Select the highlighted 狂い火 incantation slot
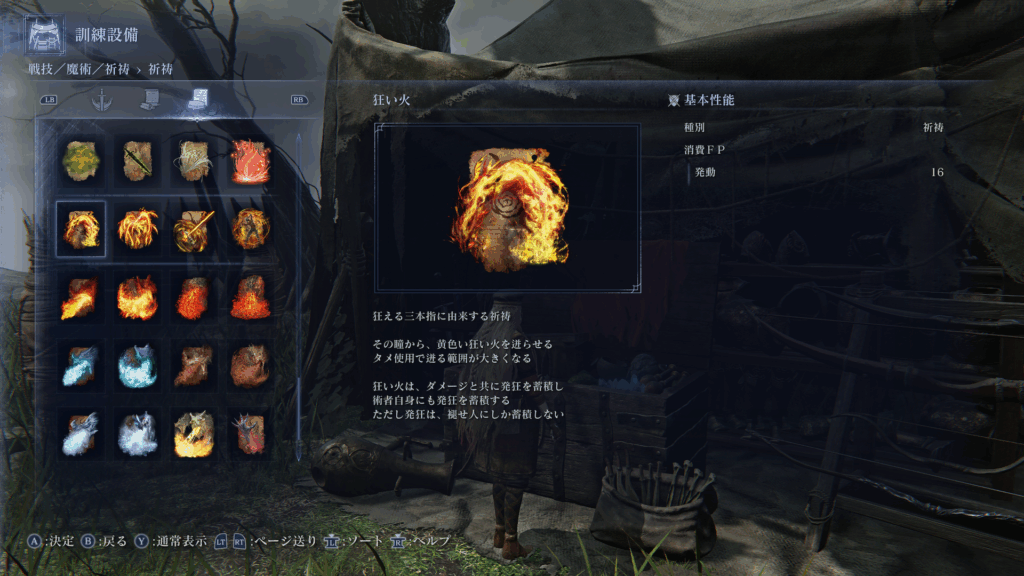 pos(80,229)
